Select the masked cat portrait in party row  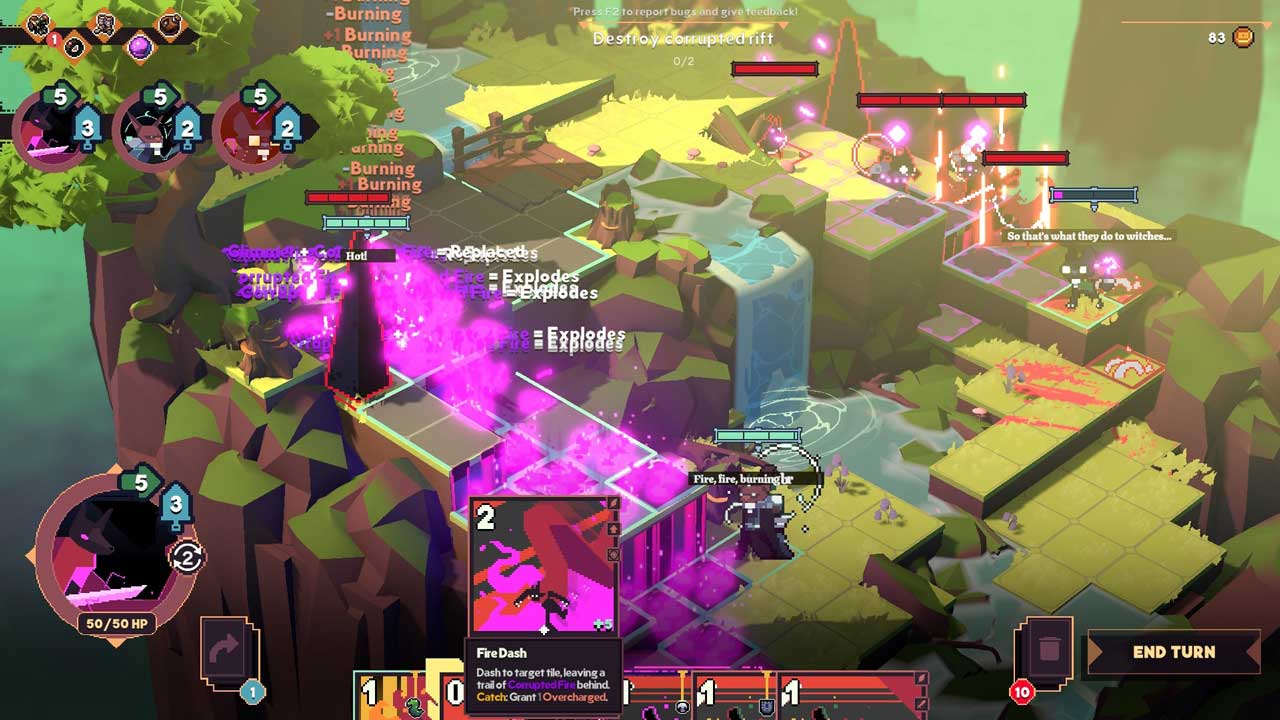pos(150,130)
